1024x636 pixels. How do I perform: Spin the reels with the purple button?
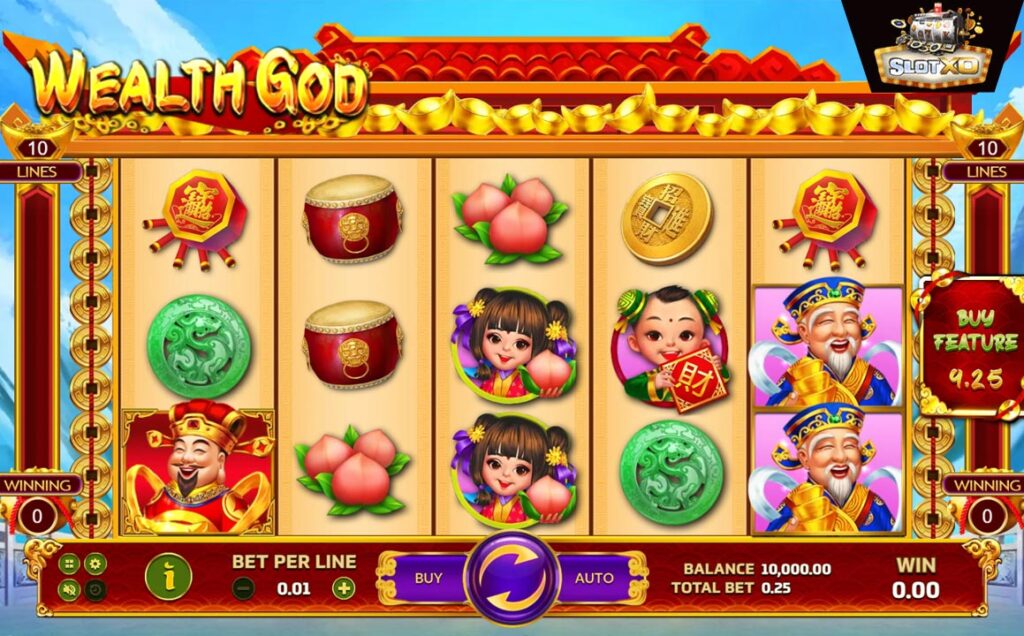coord(511,579)
